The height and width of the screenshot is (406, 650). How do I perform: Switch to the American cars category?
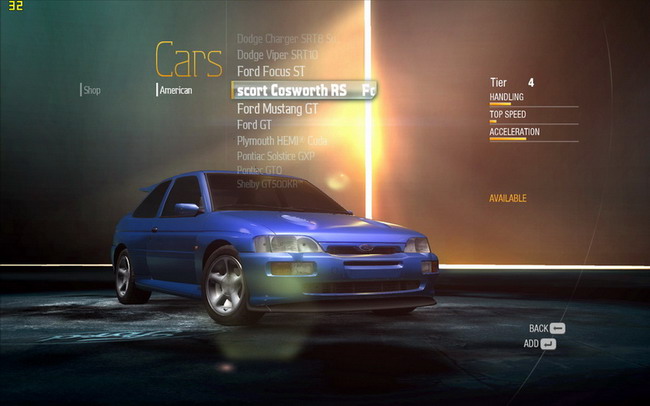click(x=175, y=90)
